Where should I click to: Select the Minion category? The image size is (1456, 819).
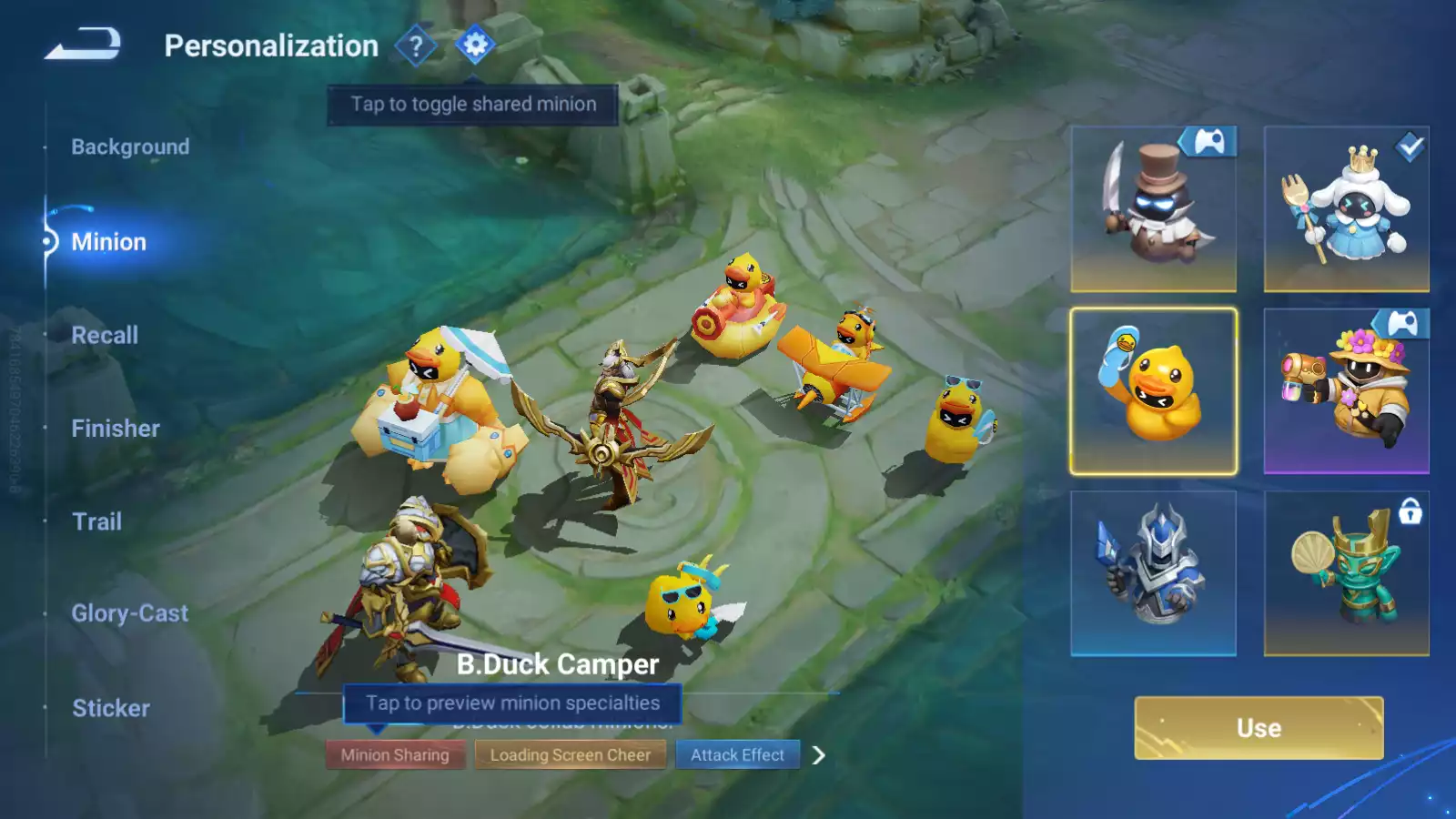[x=108, y=242]
